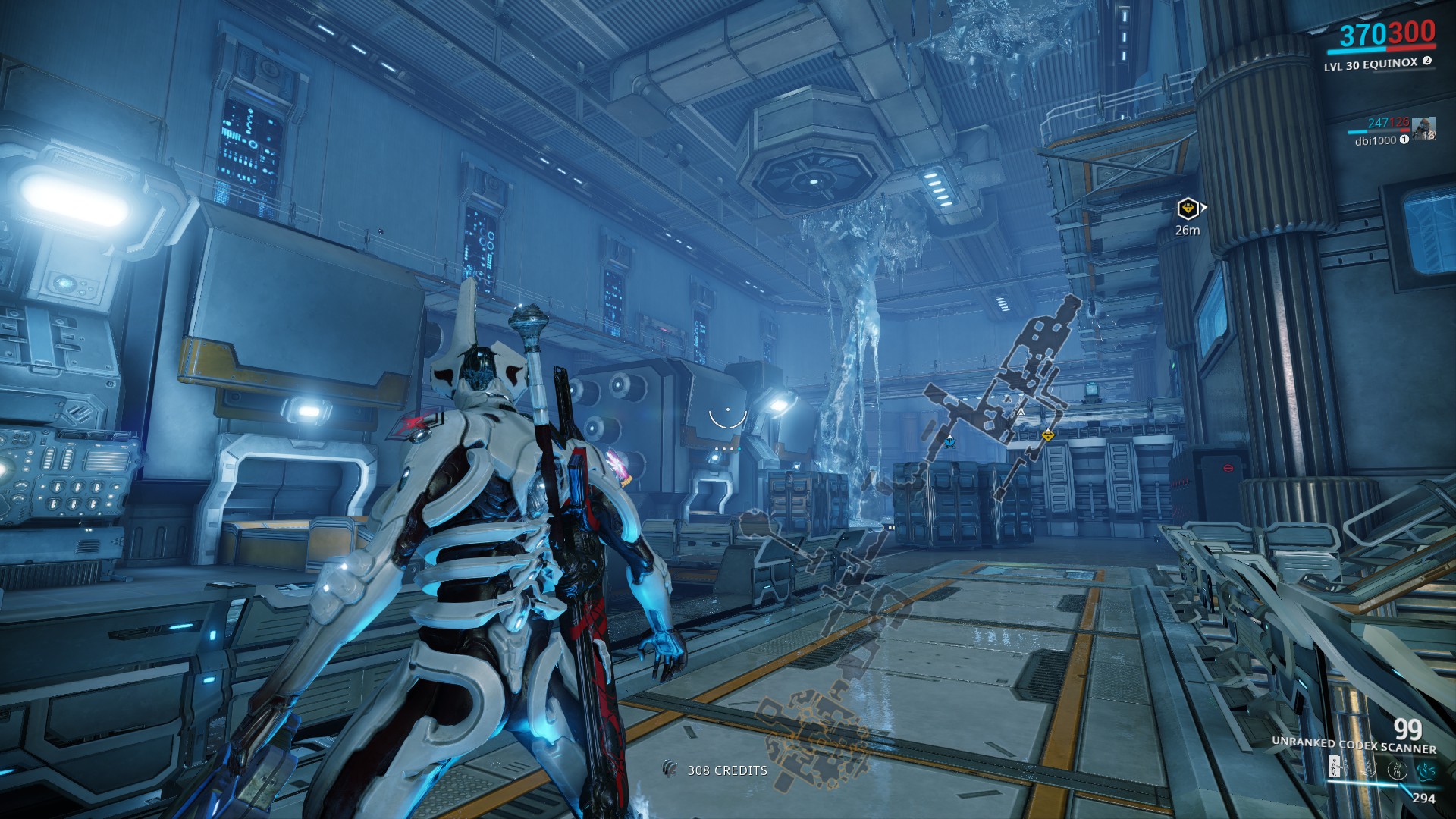Click teammate dbi1000's portrait
This screenshot has width=1456, height=819.
(x=1423, y=128)
